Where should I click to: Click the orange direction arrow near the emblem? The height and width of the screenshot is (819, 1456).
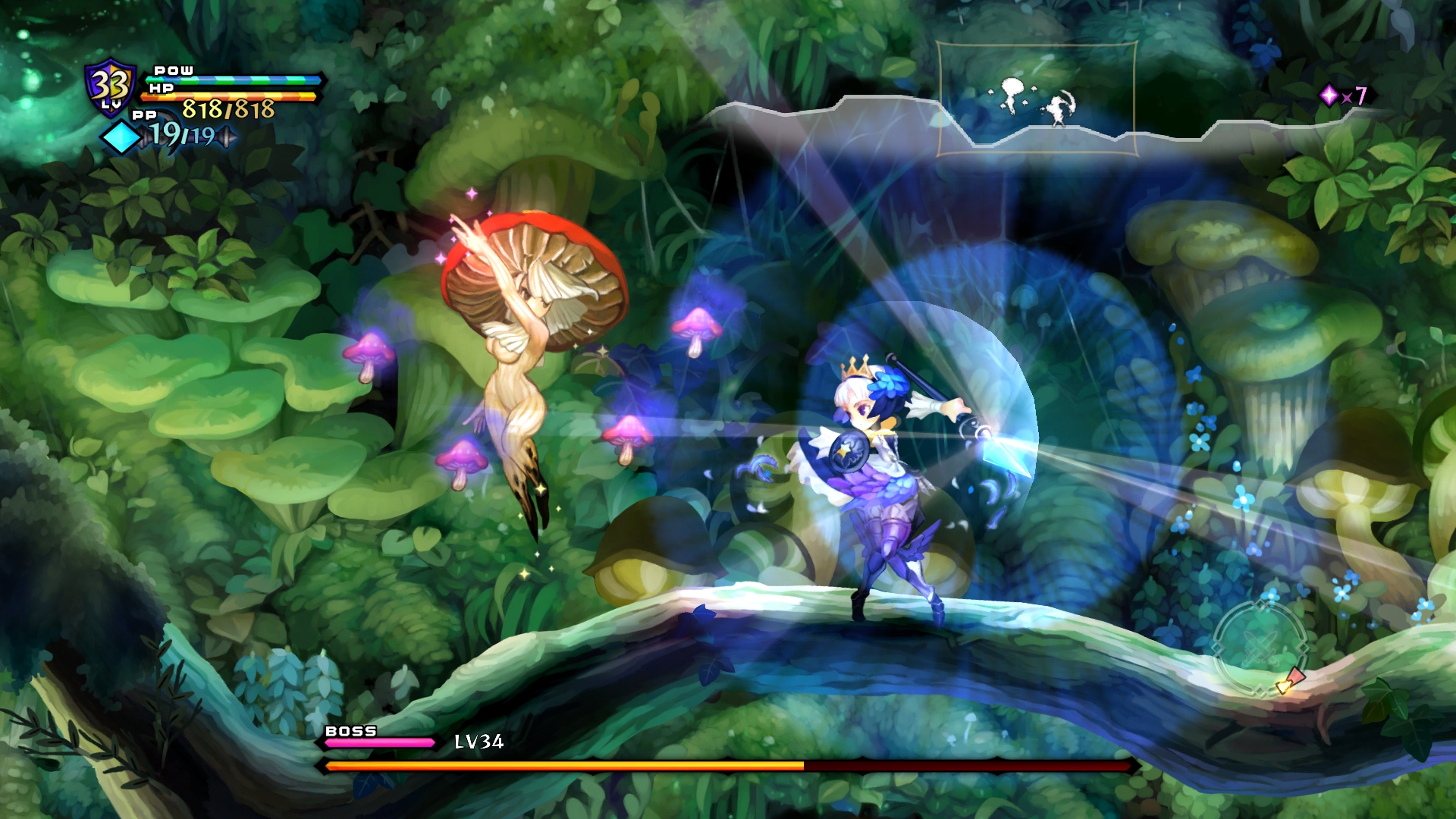(1285, 688)
